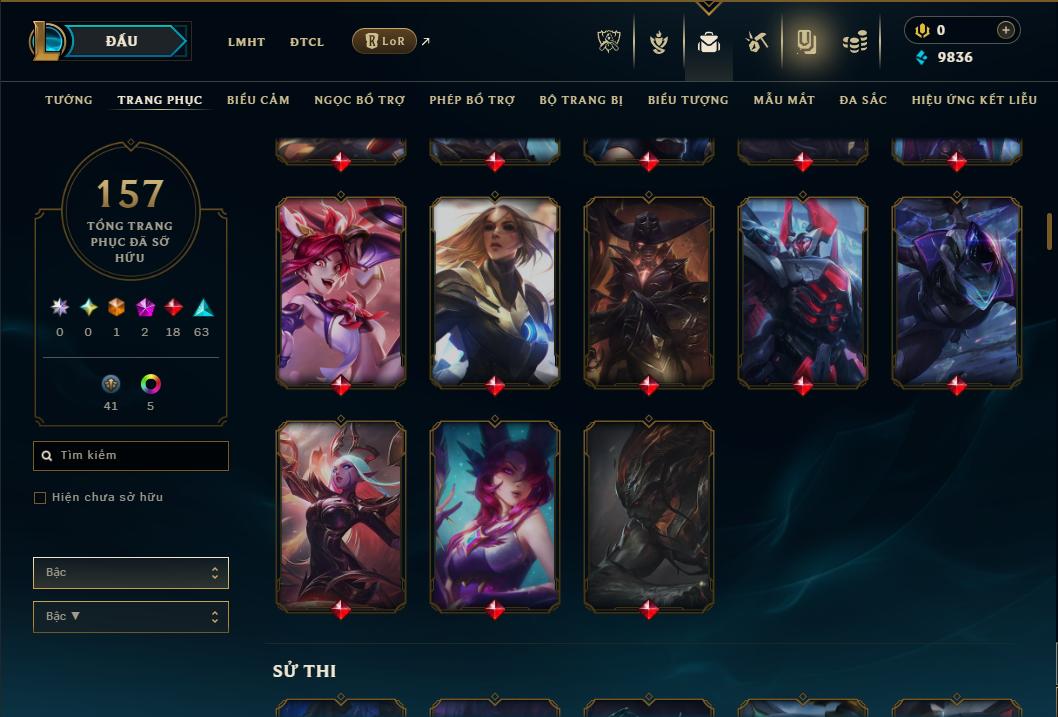
Task: Open the LMHT section
Action: [x=246, y=42]
